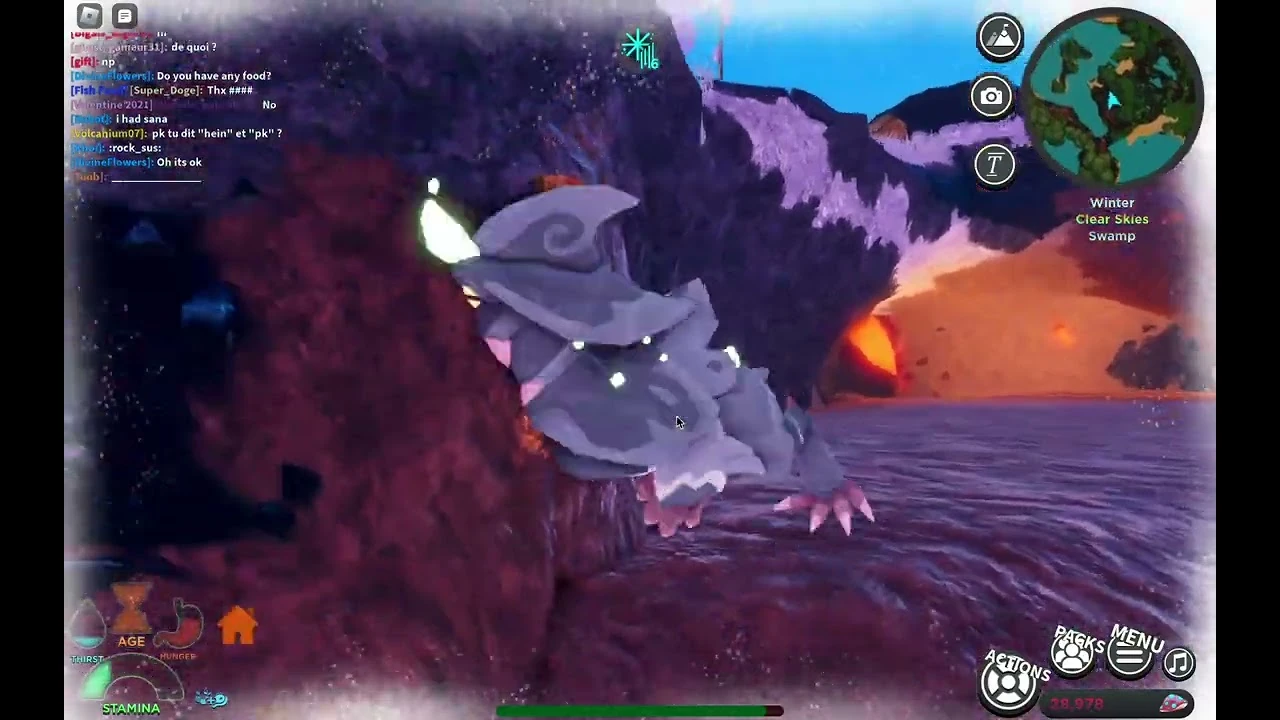Click the green health bar
This screenshot has height=720, width=1280.
[x=630, y=710]
